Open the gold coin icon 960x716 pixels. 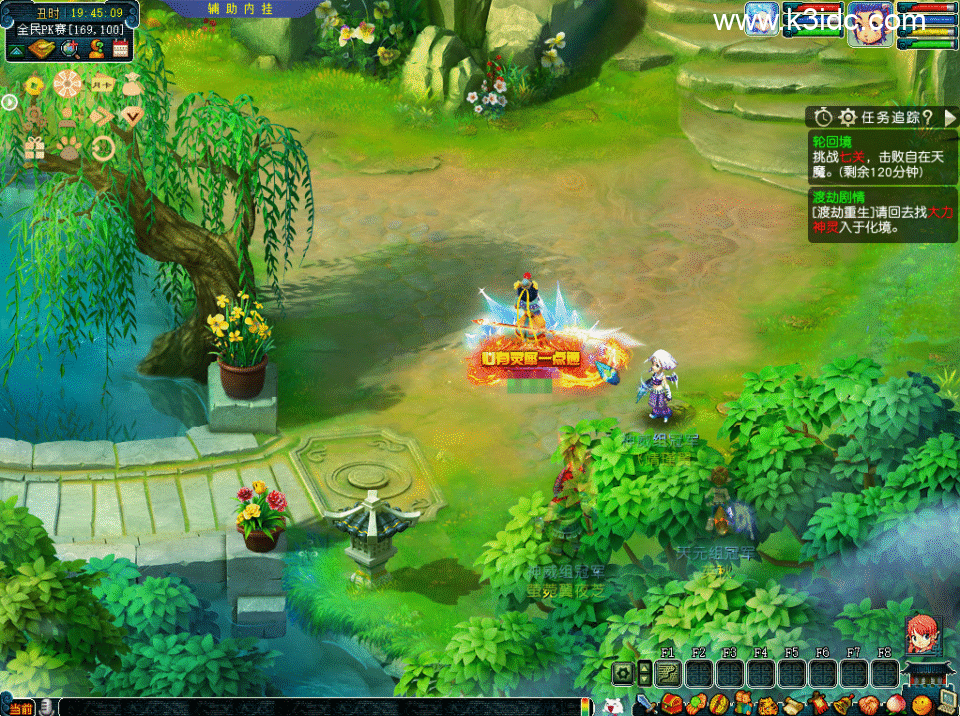(35, 86)
